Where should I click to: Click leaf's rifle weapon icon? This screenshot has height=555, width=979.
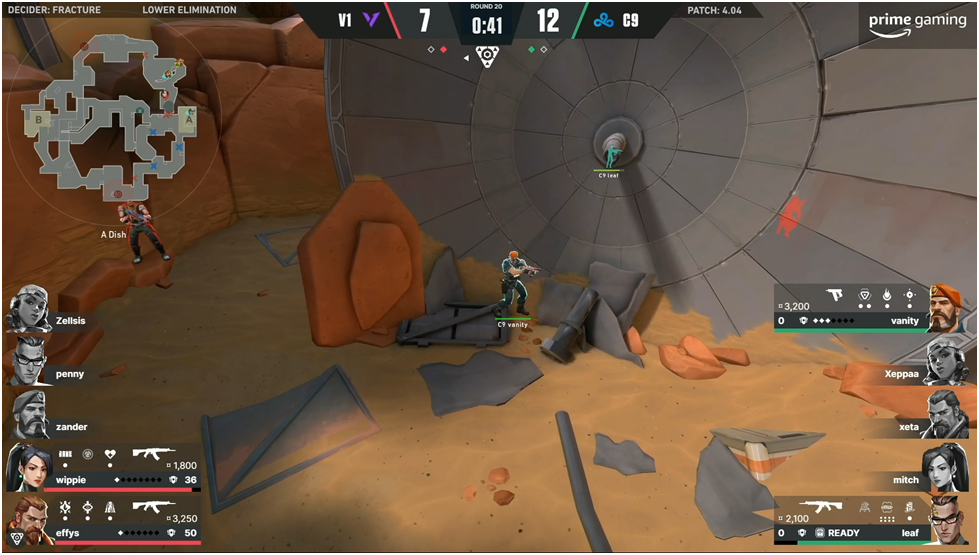[x=802, y=507]
